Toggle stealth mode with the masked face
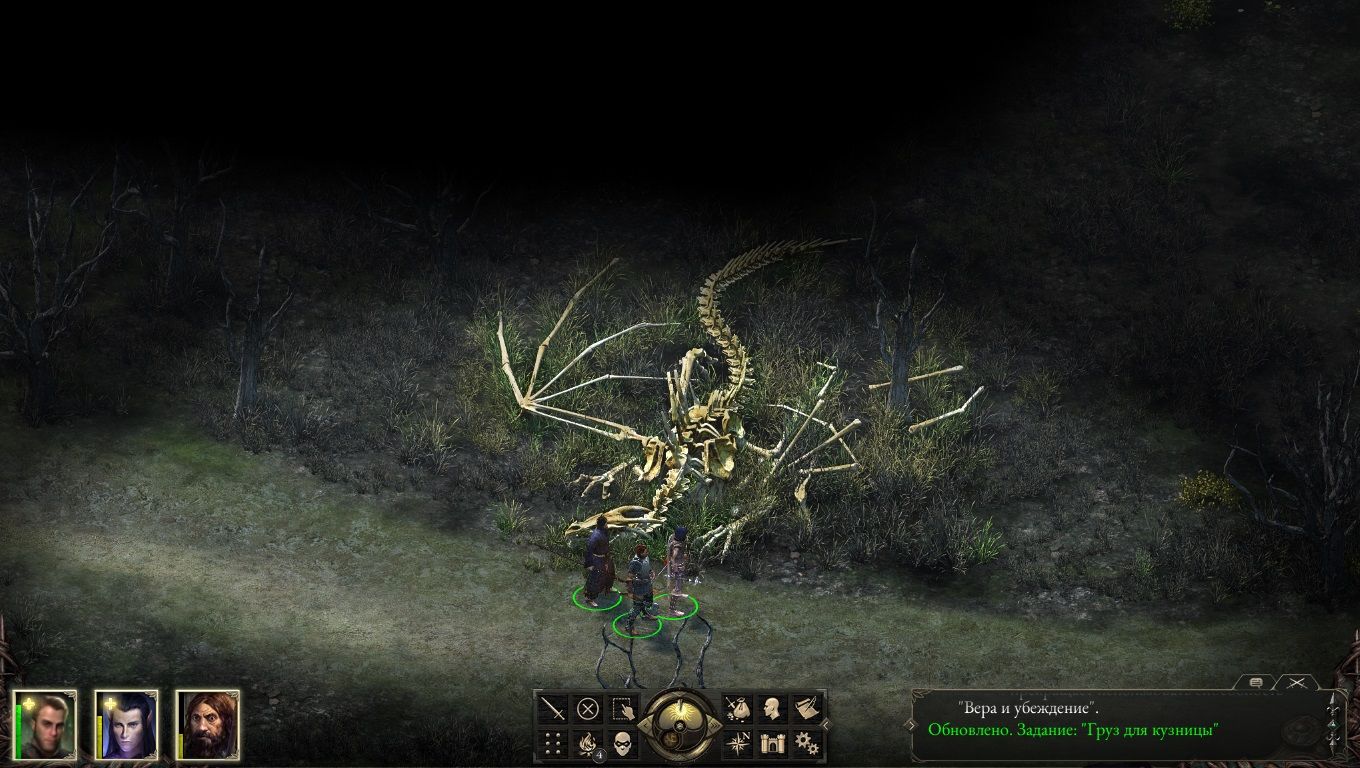 [623, 743]
